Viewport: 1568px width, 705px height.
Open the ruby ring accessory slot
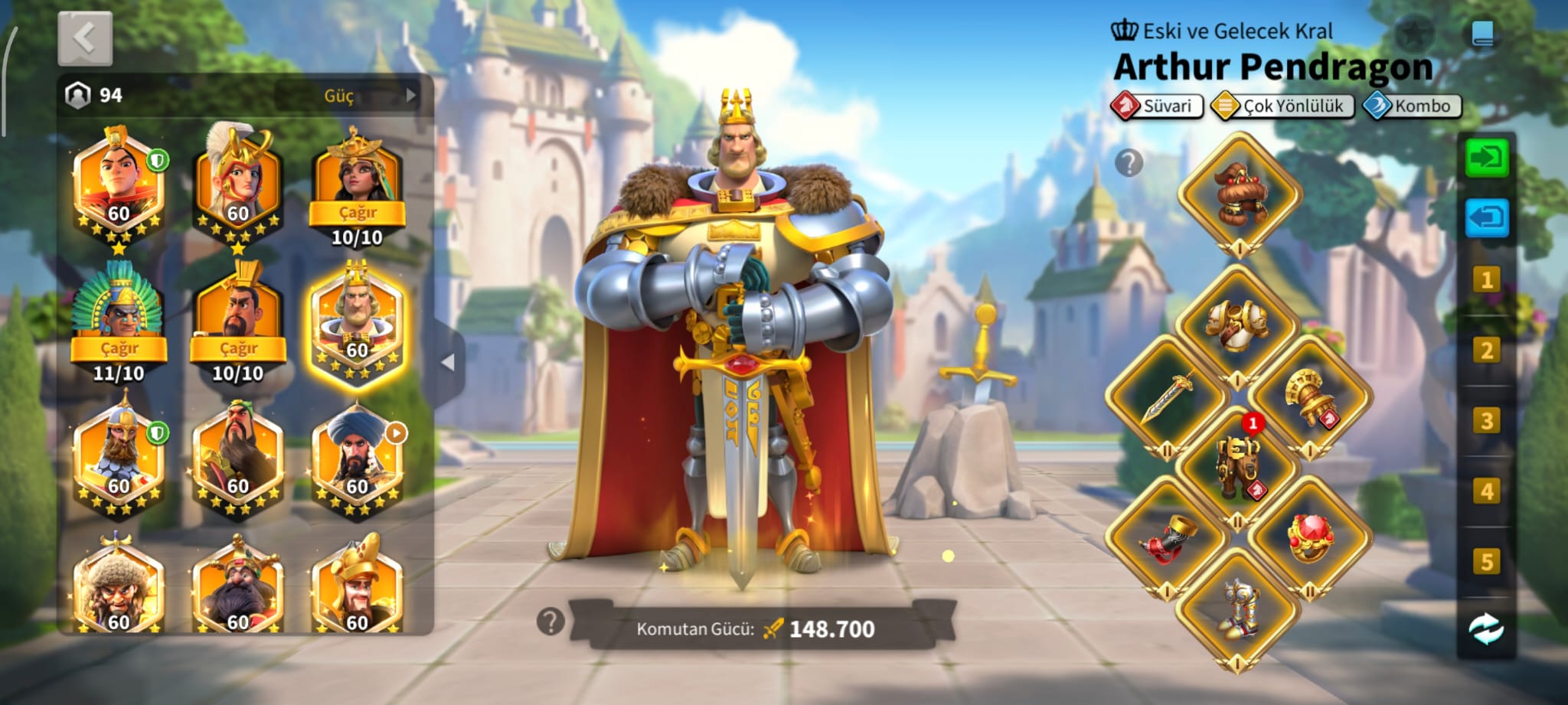(1310, 536)
